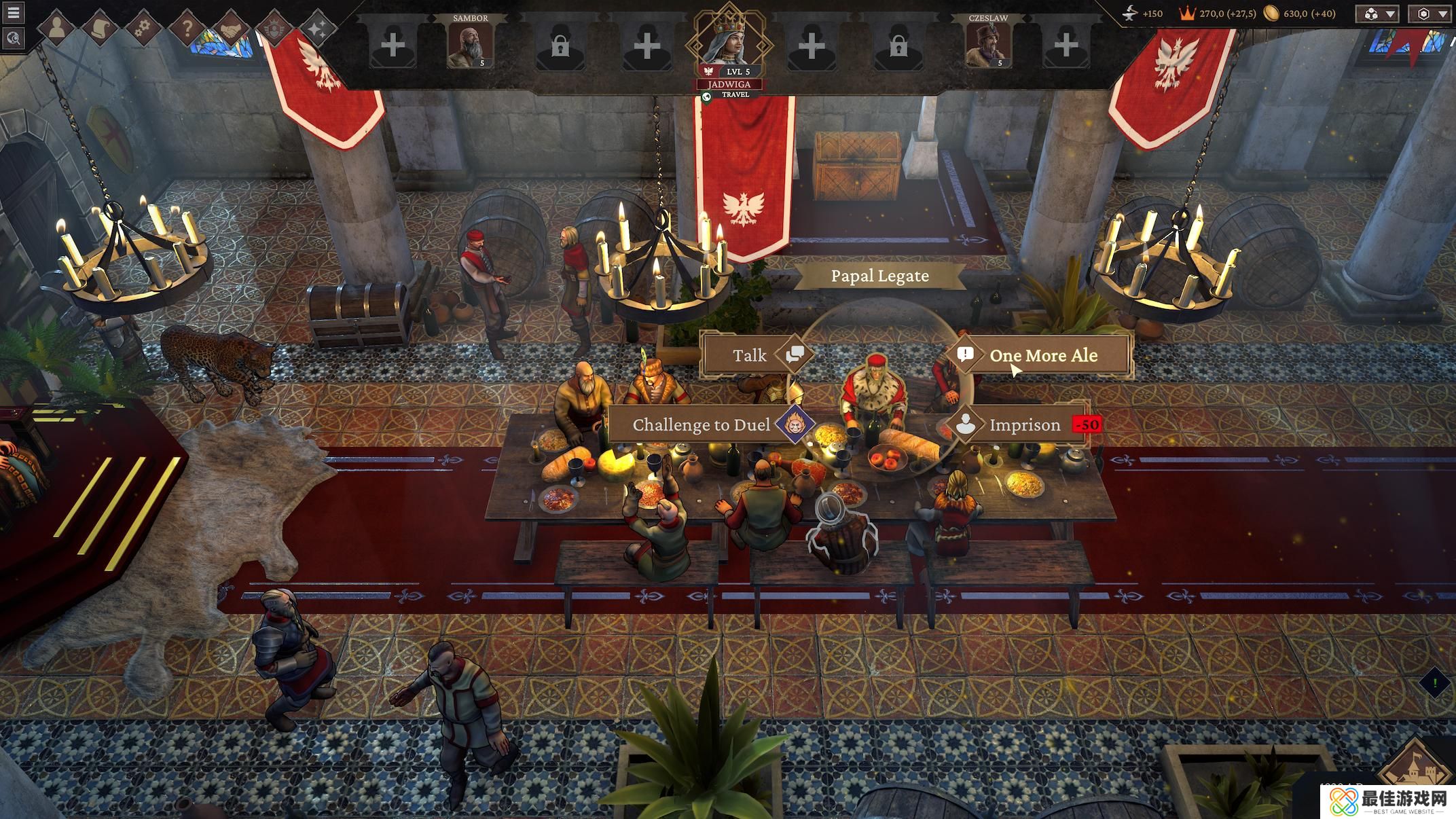This screenshot has height=819, width=1456.
Task: Expand the single hexagon cube dropdown
Action: (1432, 14)
